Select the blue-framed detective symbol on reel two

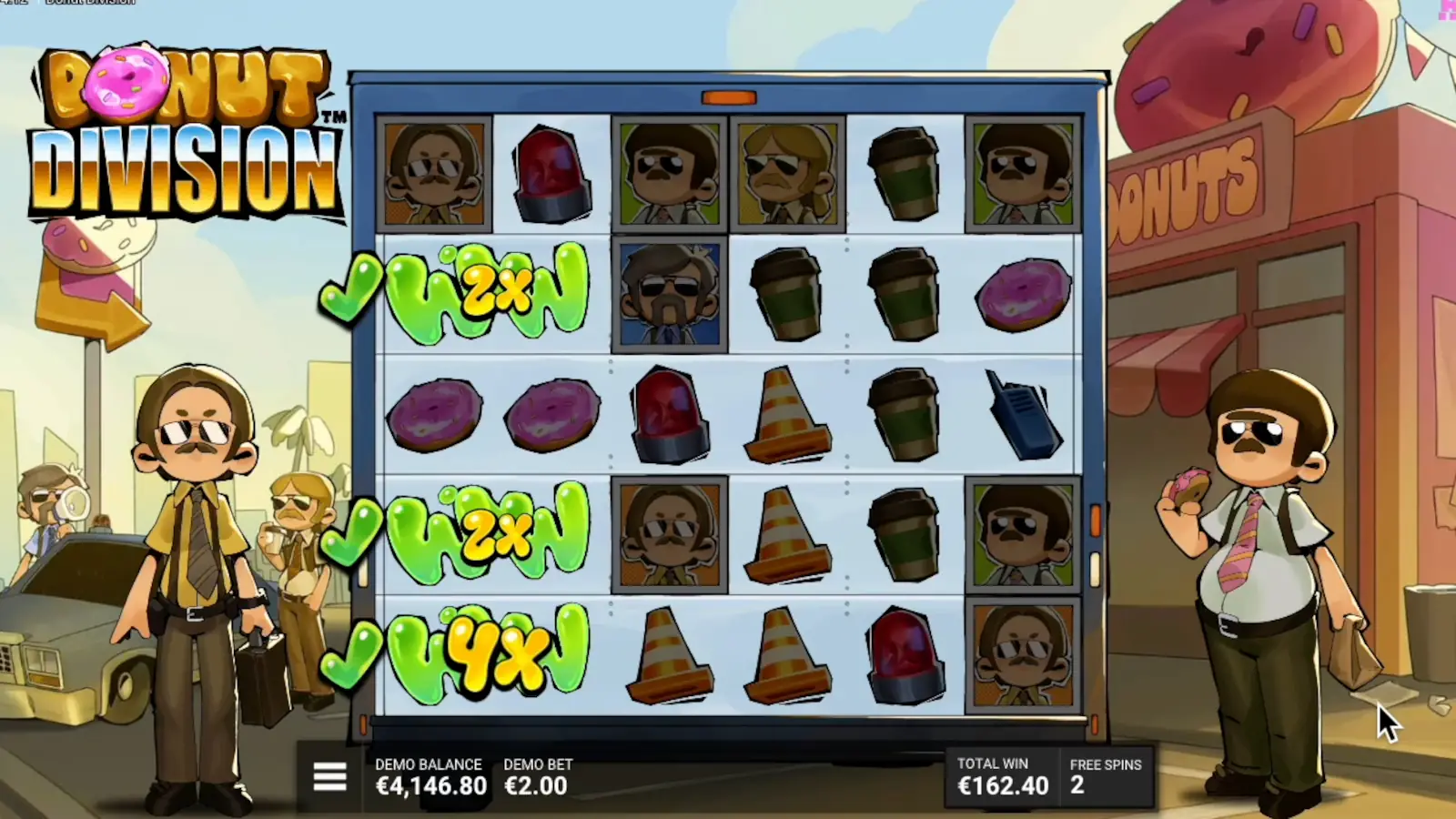(671, 293)
